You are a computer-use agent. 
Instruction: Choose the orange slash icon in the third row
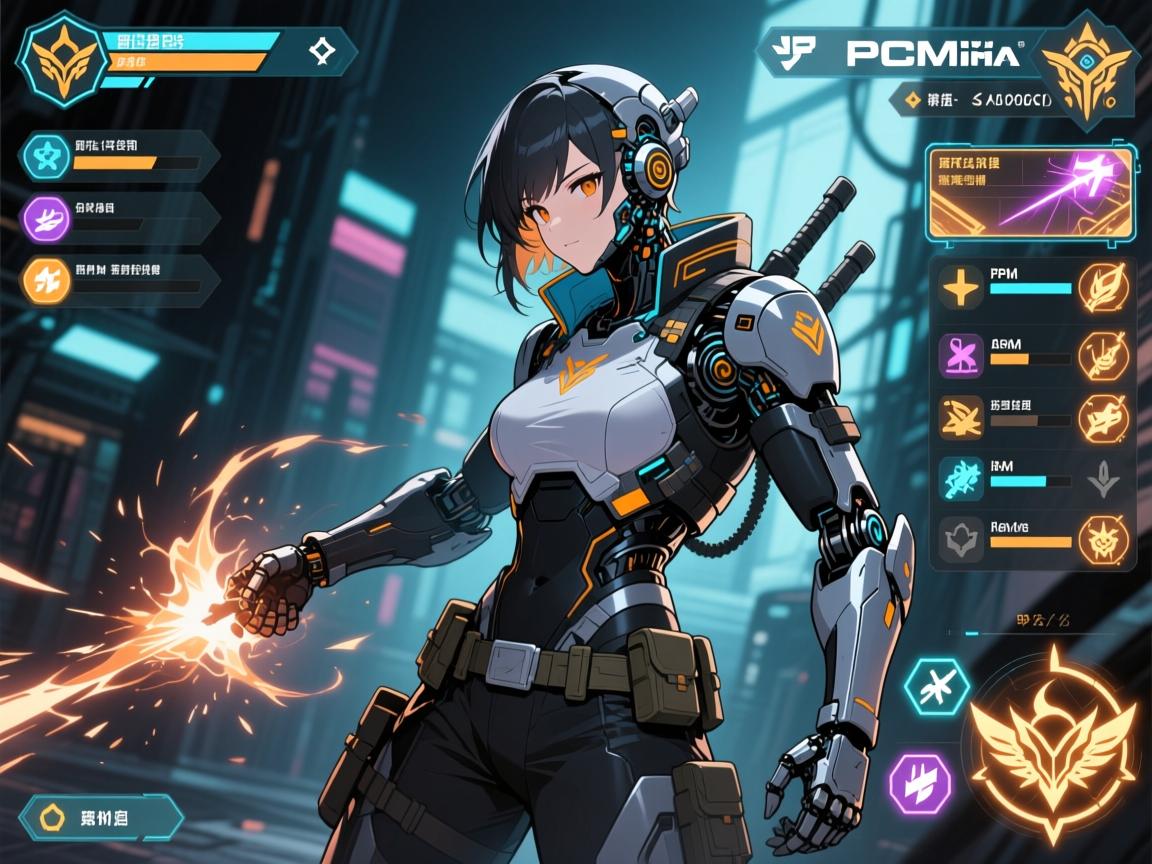click(961, 417)
